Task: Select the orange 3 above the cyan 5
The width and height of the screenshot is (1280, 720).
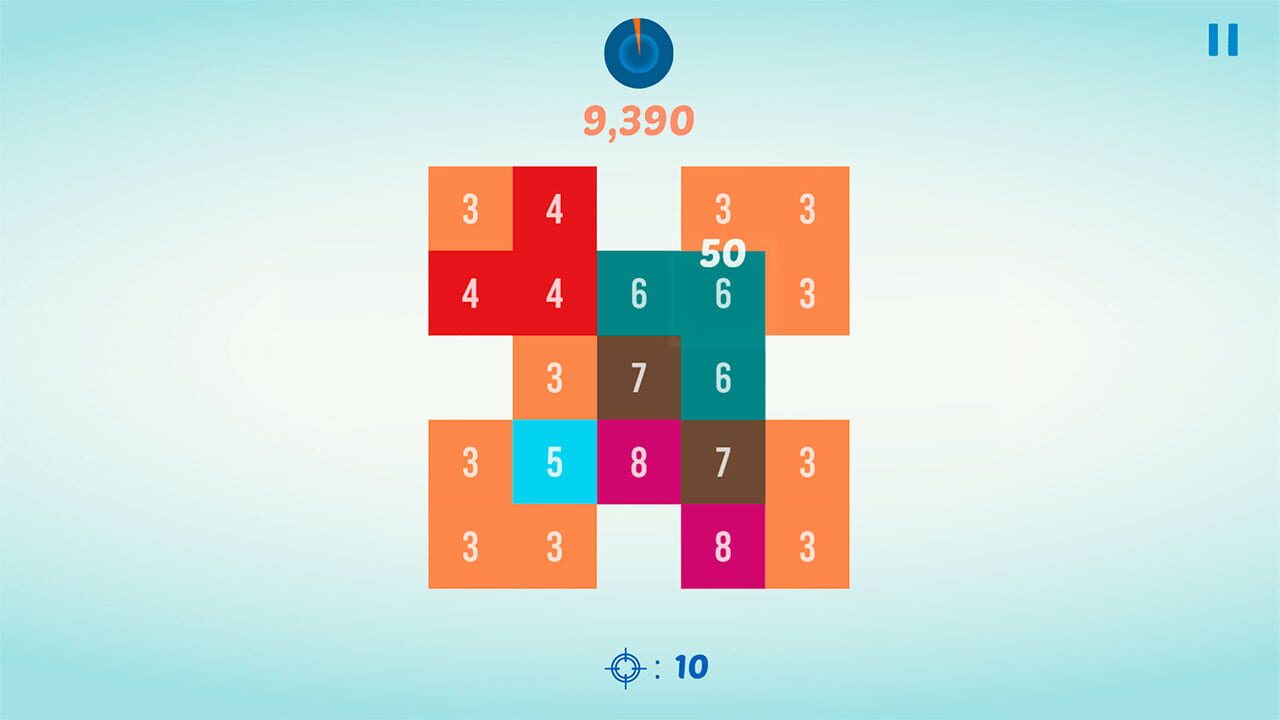Action: pyautogui.click(x=553, y=378)
